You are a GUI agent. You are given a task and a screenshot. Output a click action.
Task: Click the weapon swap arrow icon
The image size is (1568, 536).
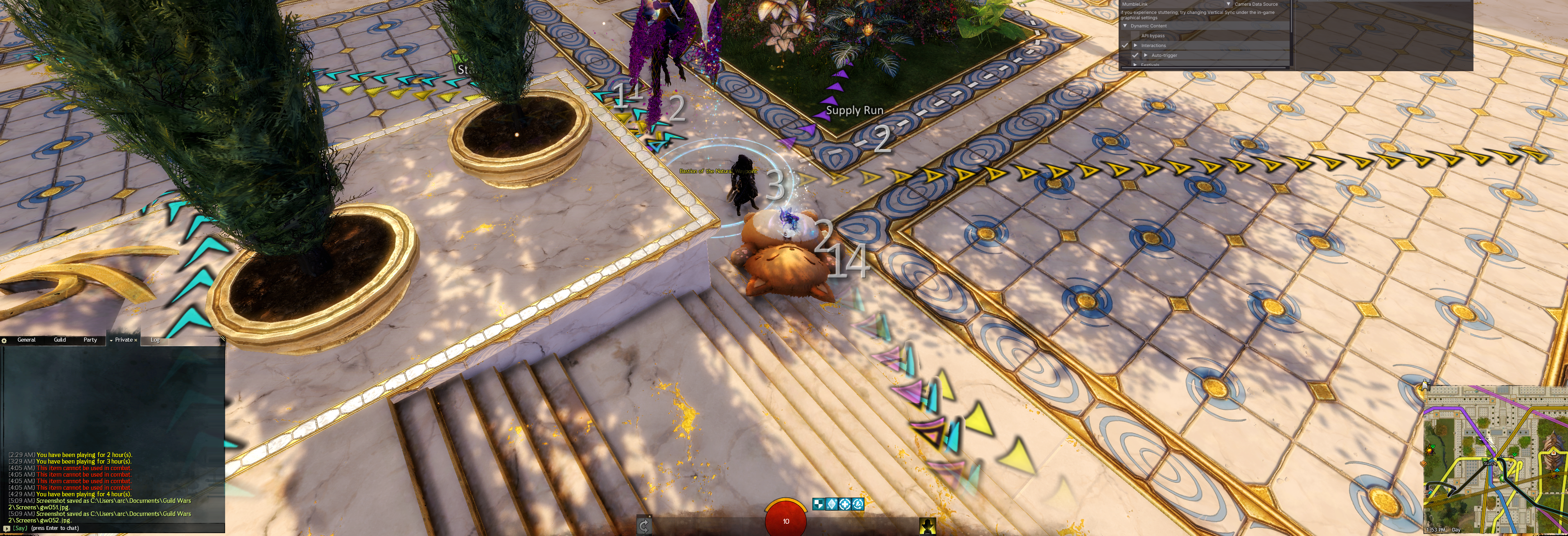coord(644,525)
